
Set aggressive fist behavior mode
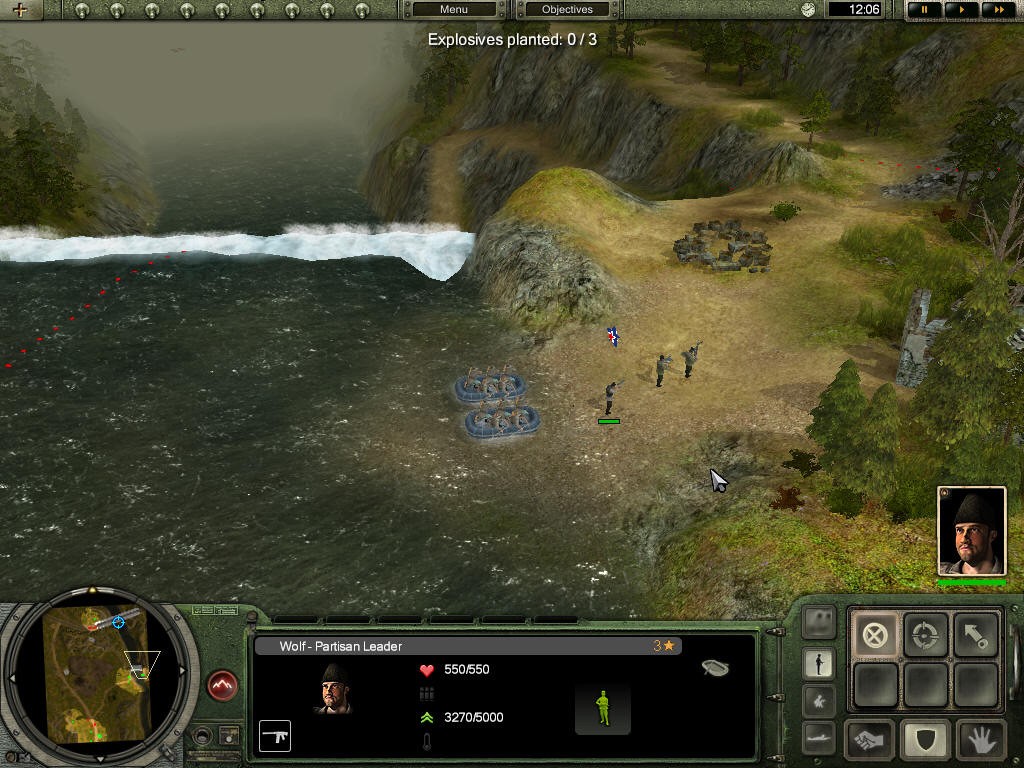870,741
